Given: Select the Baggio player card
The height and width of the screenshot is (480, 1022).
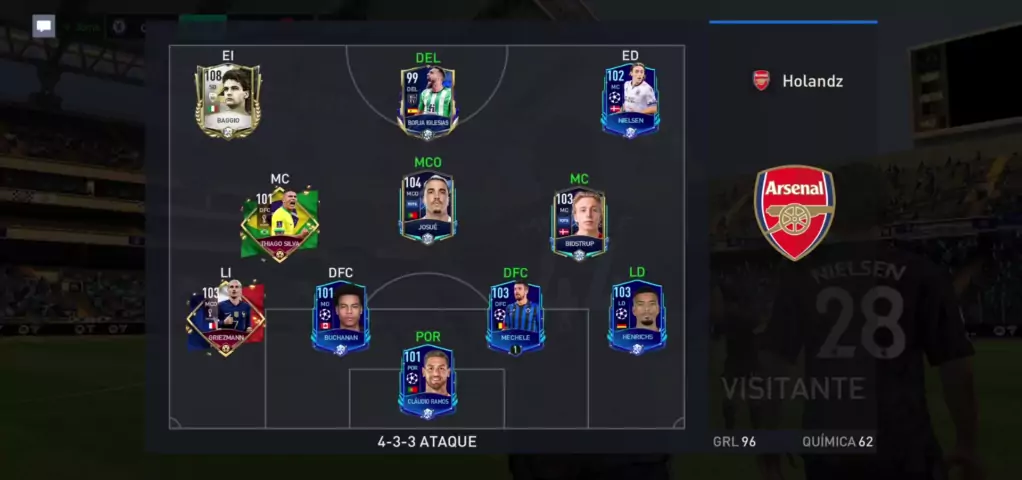Looking at the screenshot, I should pyautogui.click(x=228, y=101).
